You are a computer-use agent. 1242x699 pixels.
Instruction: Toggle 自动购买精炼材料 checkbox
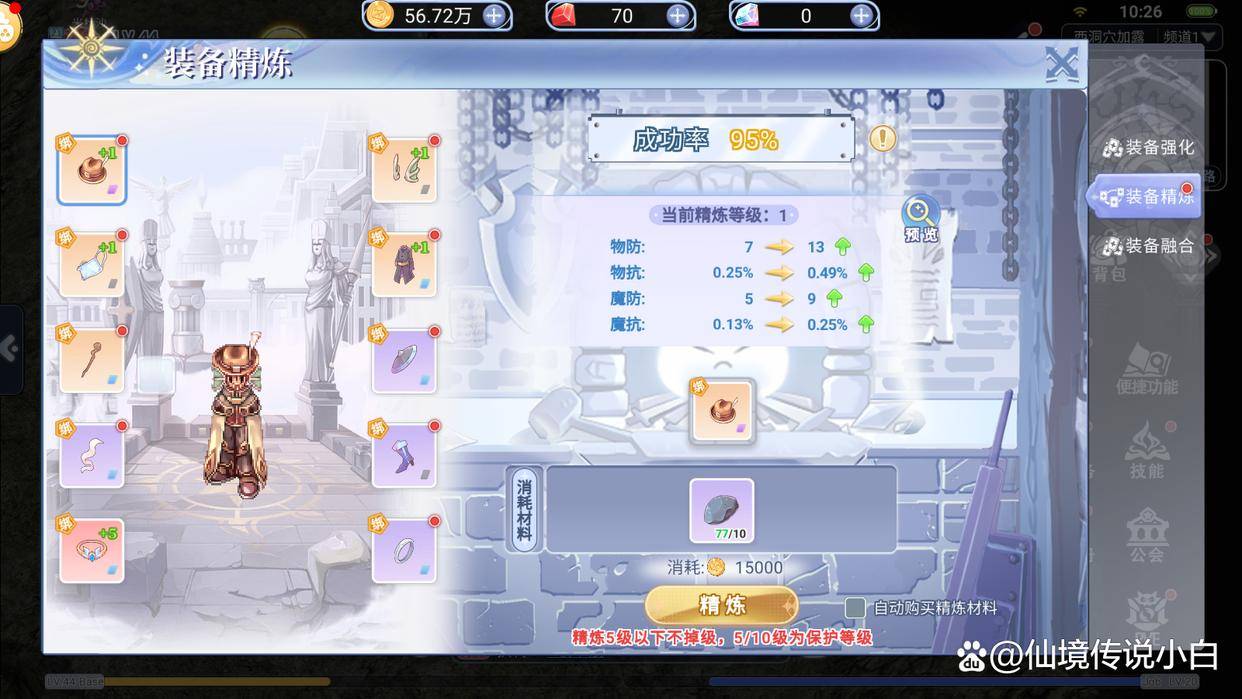coord(855,608)
